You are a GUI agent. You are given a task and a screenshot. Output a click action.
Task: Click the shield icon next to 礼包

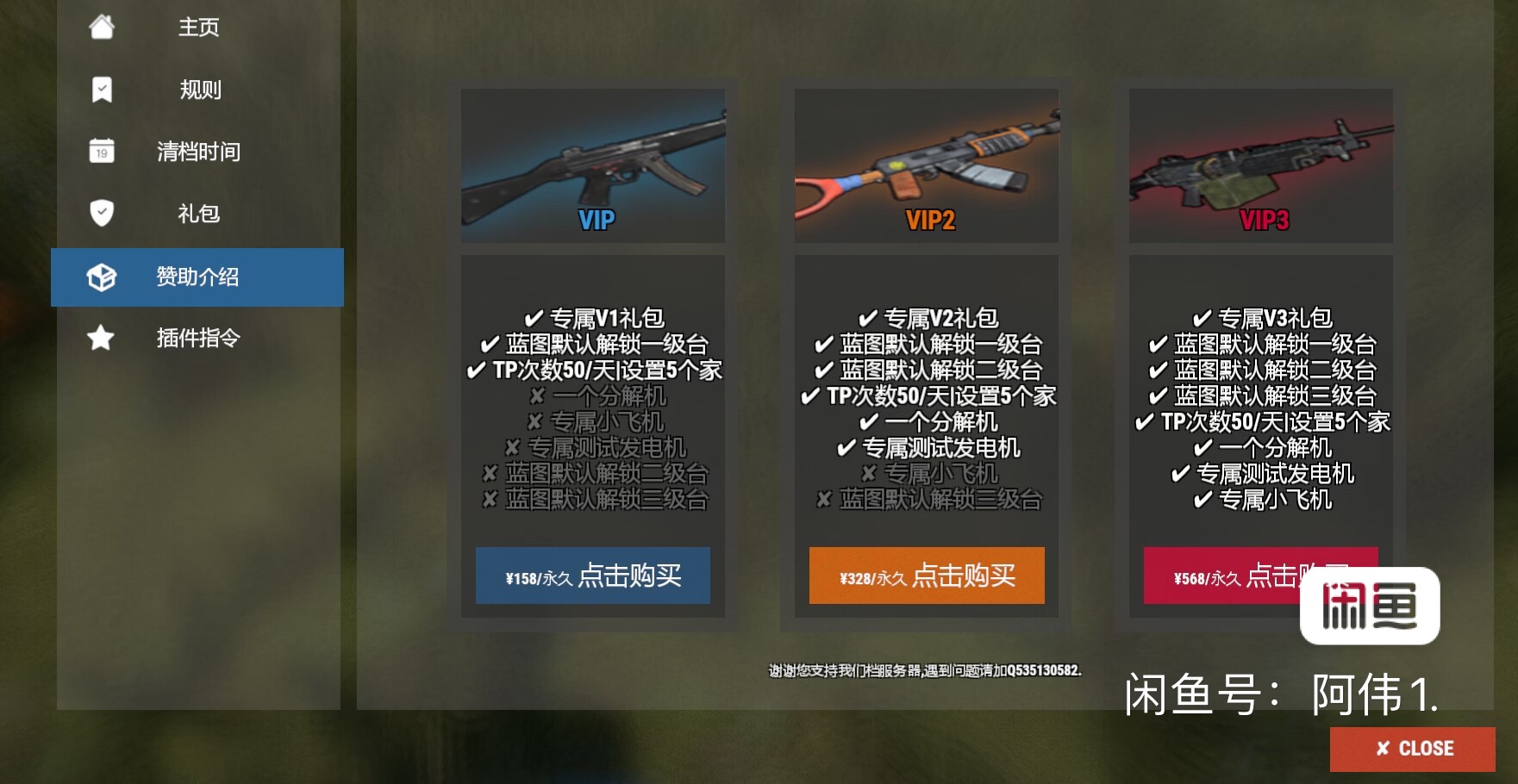point(102,213)
